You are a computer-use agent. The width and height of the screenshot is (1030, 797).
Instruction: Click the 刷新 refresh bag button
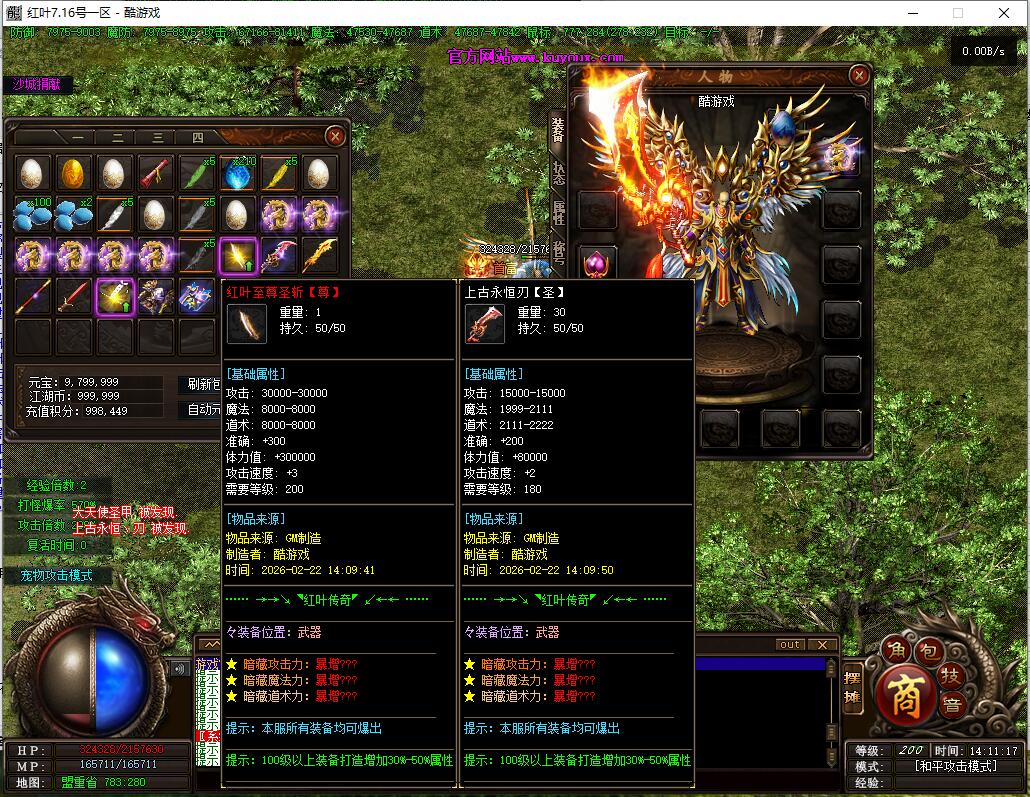(x=201, y=384)
